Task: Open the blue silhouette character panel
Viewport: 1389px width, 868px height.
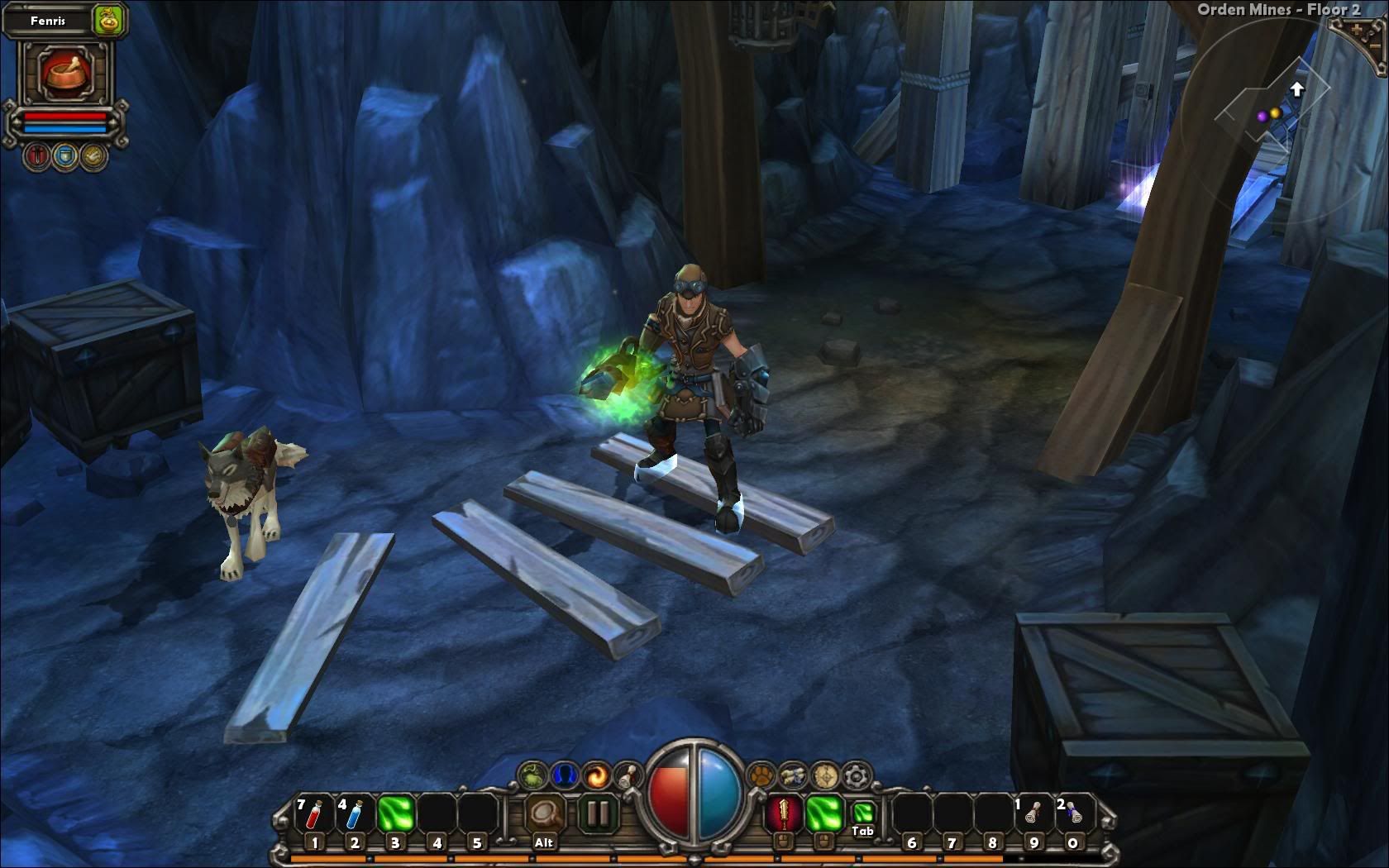Action: [563, 775]
